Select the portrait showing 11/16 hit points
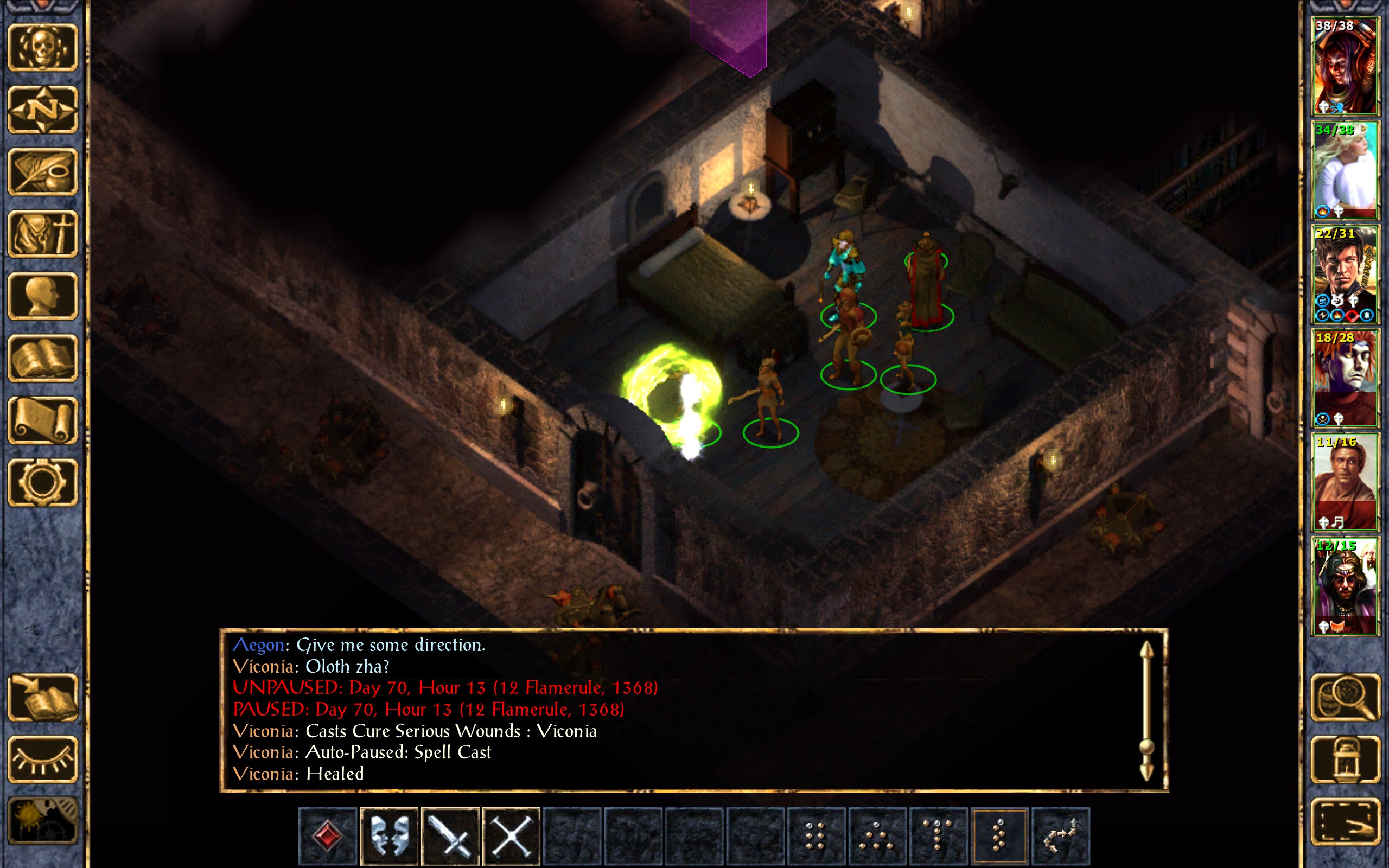Viewport: 1389px width, 868px height. [1344, 482]
